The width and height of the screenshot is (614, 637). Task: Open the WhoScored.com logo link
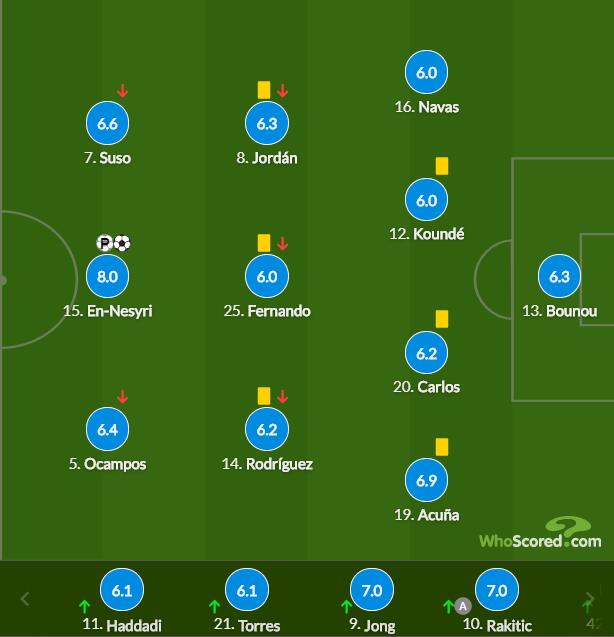[x=540, y=535]
